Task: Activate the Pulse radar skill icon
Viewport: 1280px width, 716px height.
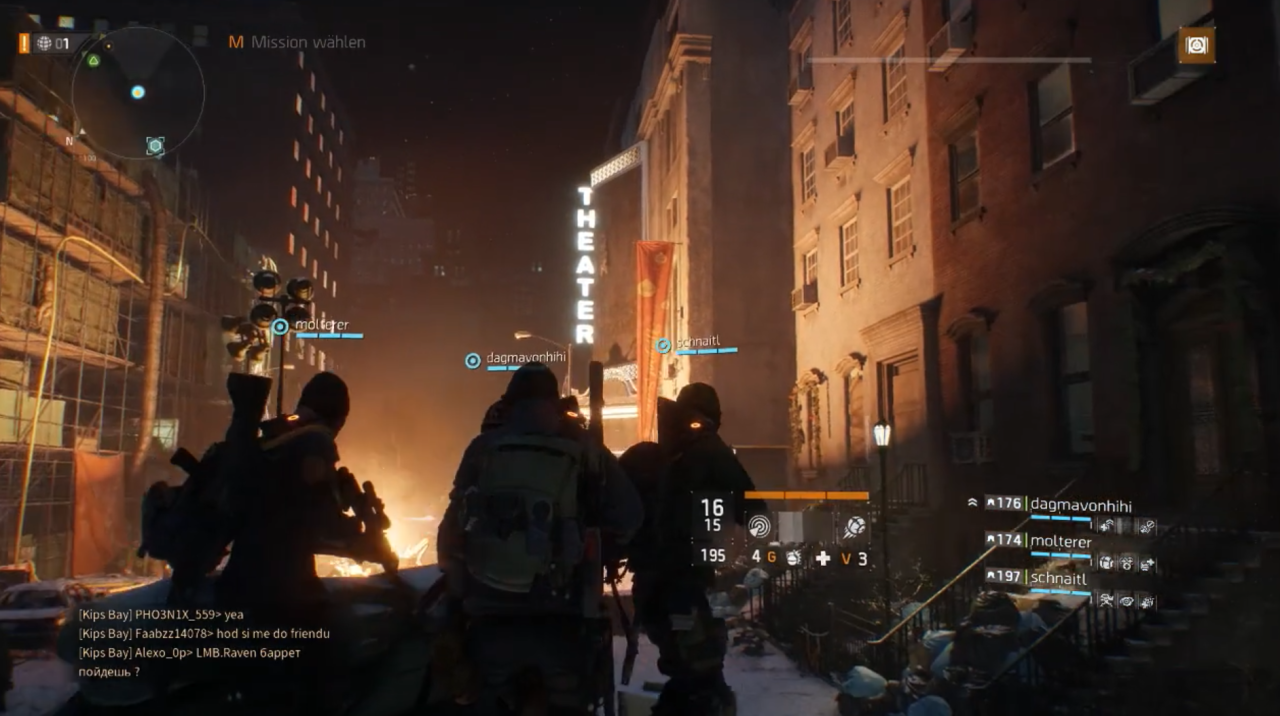Action: (x=760, y=526)
